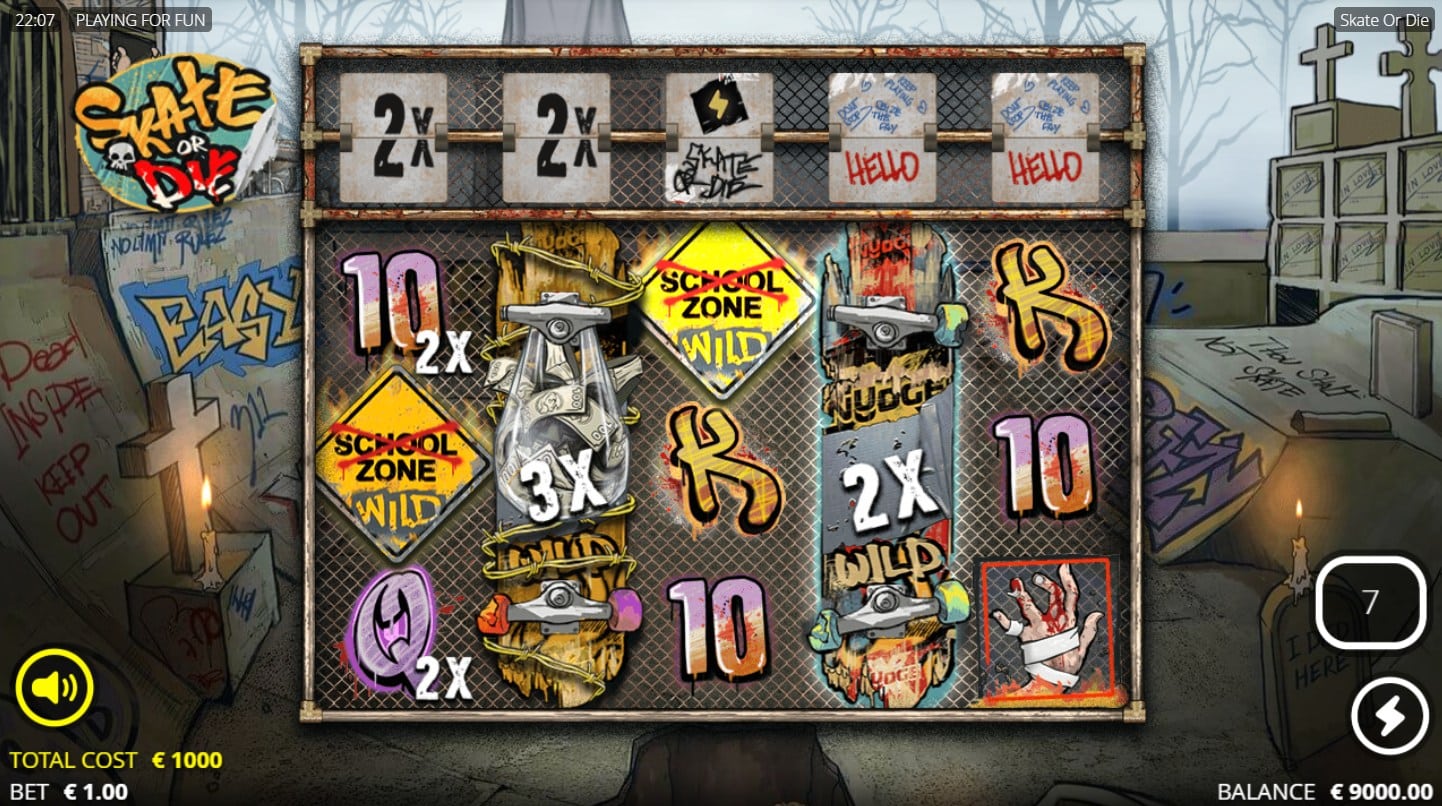Activate the lightning bolt turbo button
1442x806 pixels.
tap(1389, 716)
